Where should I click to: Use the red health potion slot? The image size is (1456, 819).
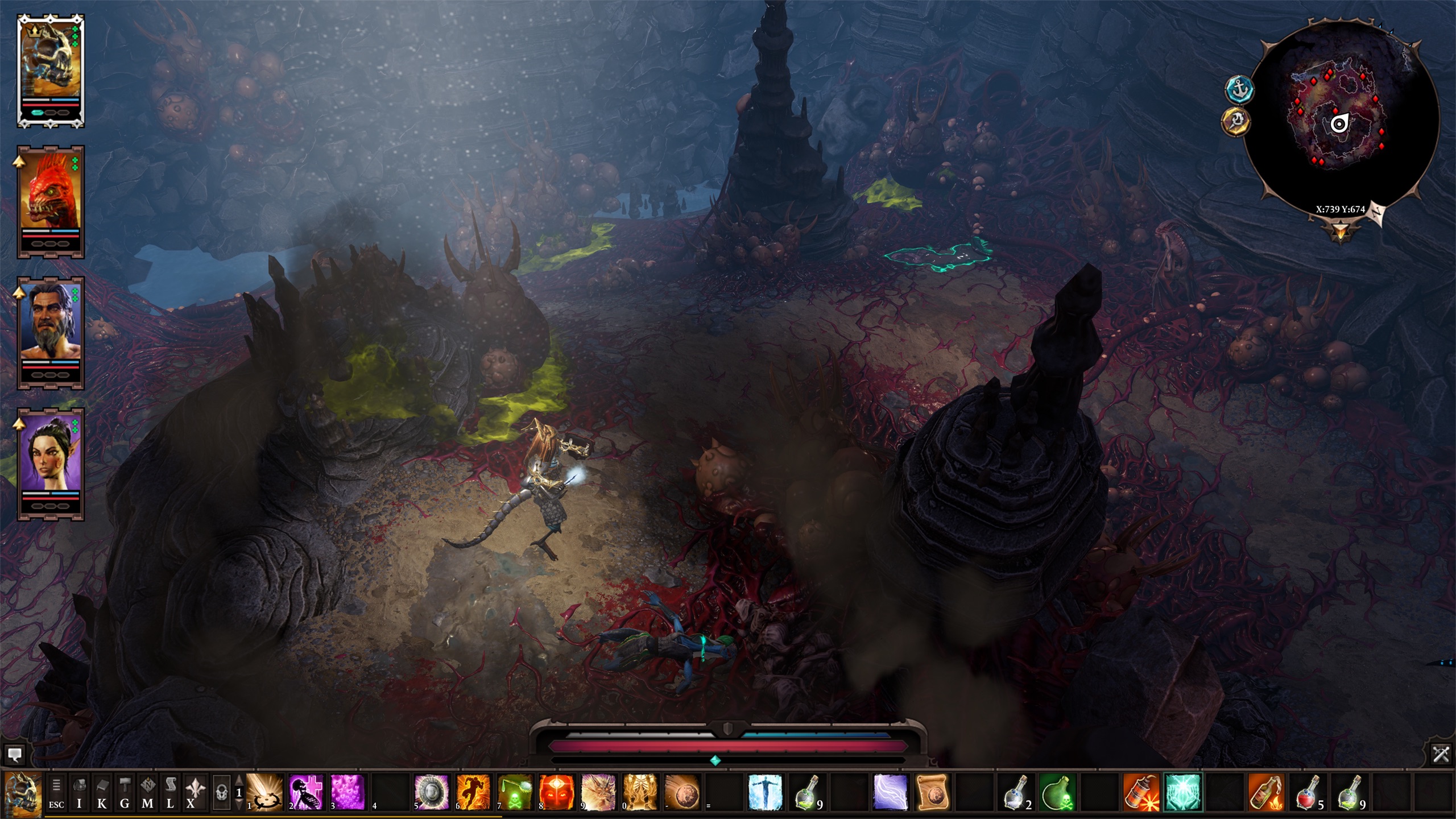(x=1307, y=792)
